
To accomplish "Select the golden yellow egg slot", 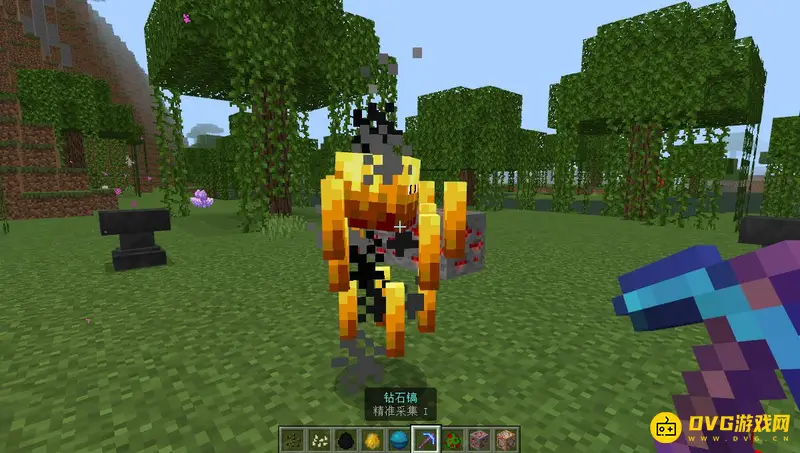I will tap(371, 440).
